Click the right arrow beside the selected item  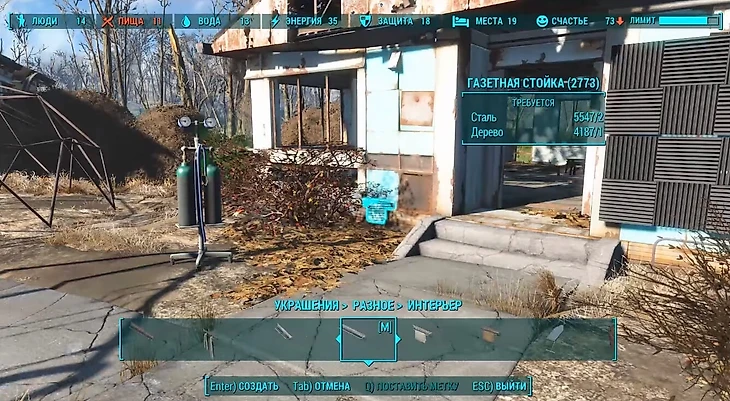pos(400,339)
